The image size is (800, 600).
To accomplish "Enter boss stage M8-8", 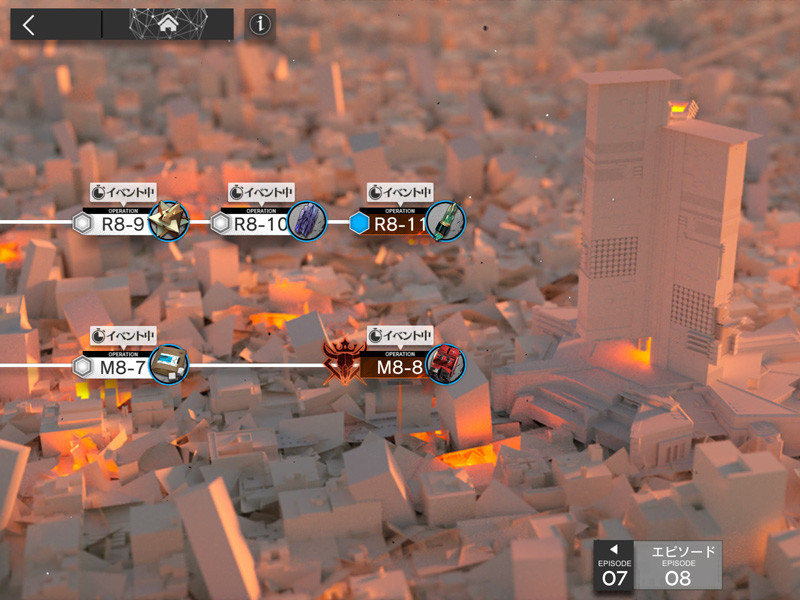I will click(402, 366).
